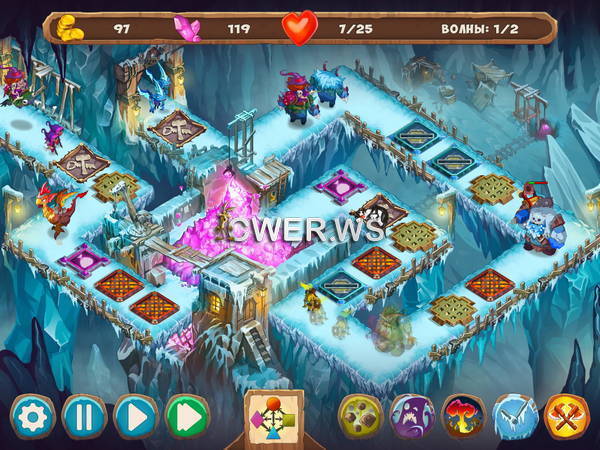Use the ice freeze ability
Image resolution: width=600 pixels, height=450 pixels.
(515, 416)
